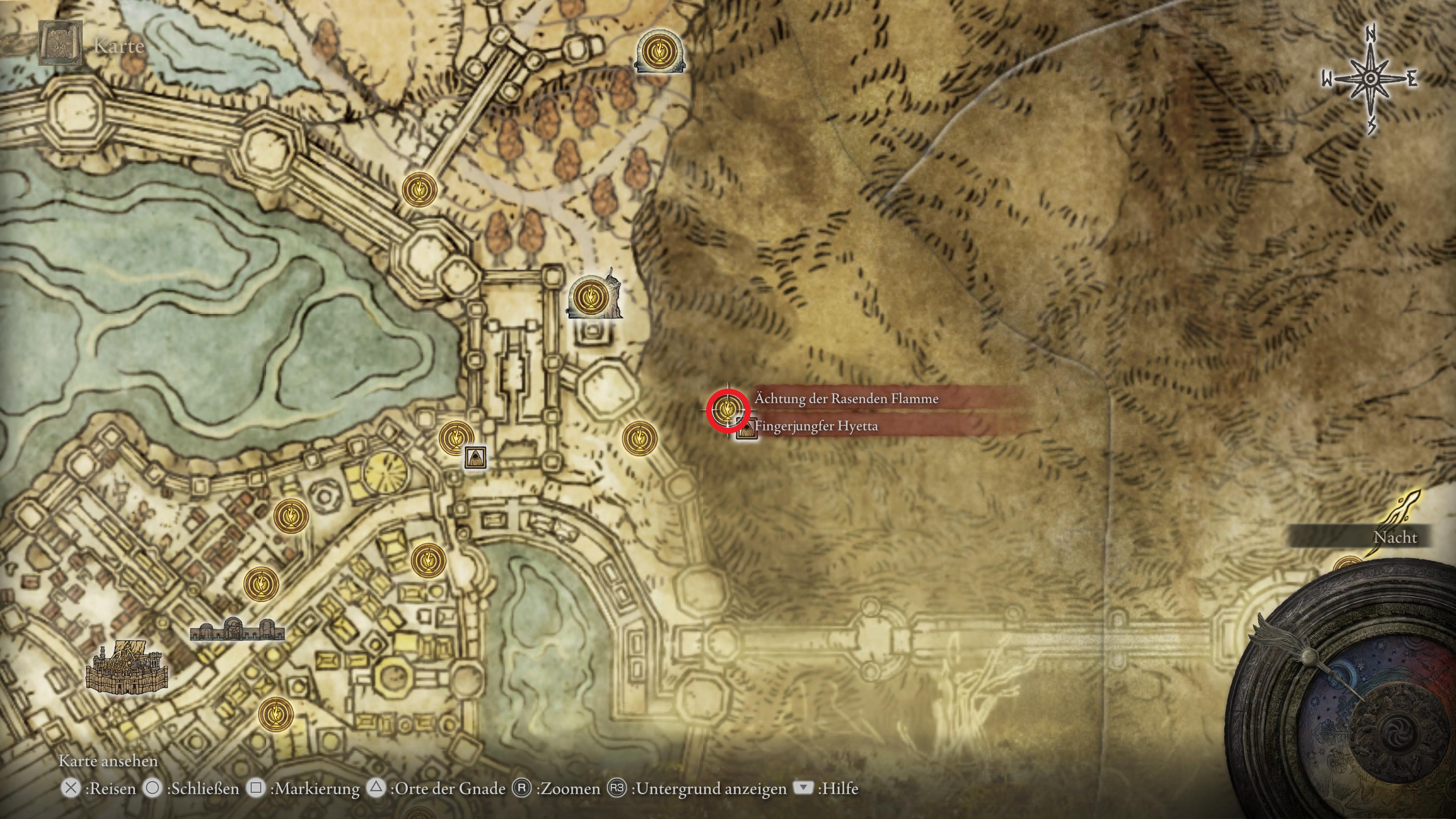Select the domed colosseum landmark icon
This screenshot has height=819, width=1456.
237,630
